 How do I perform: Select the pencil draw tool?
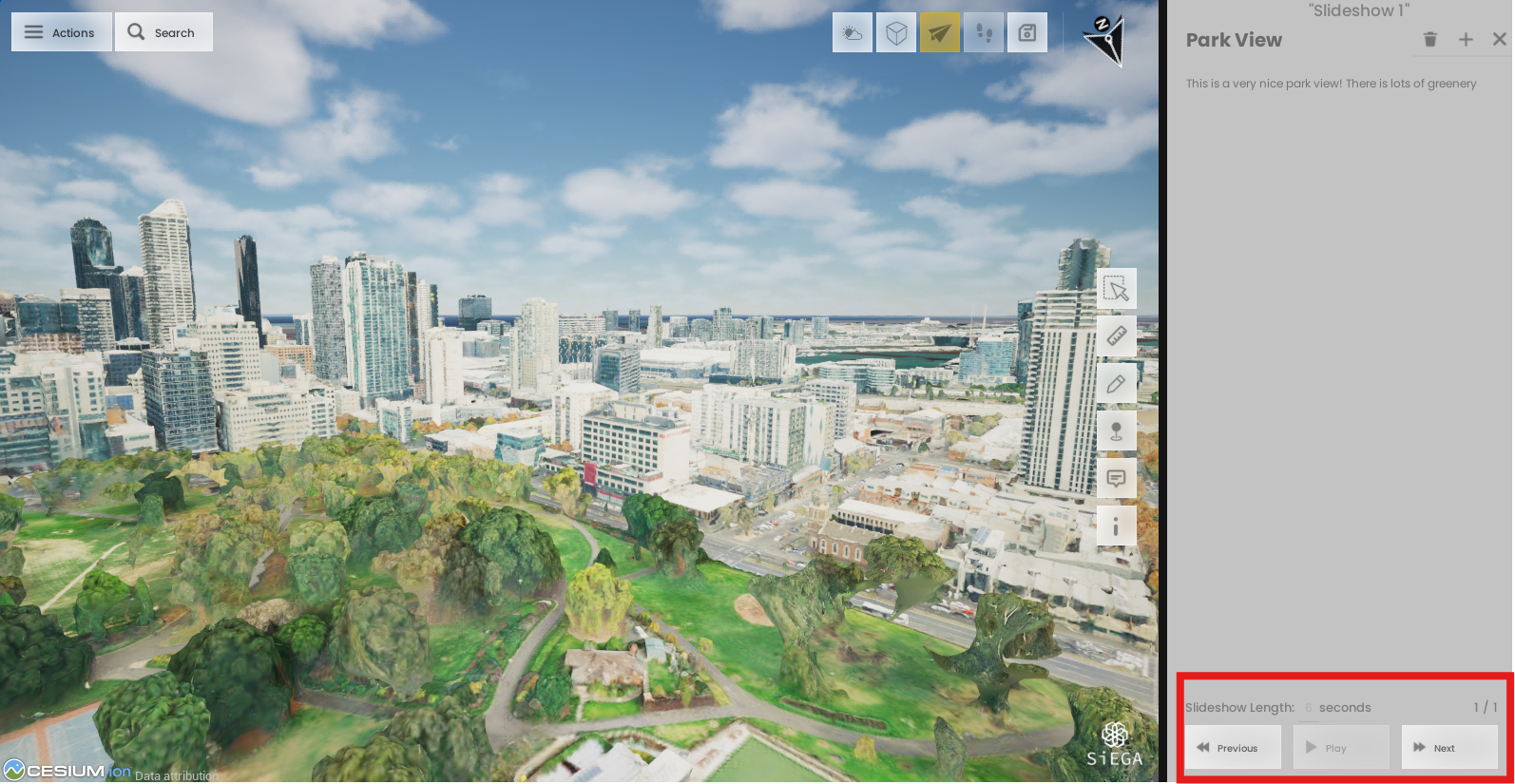point(1117,384)
